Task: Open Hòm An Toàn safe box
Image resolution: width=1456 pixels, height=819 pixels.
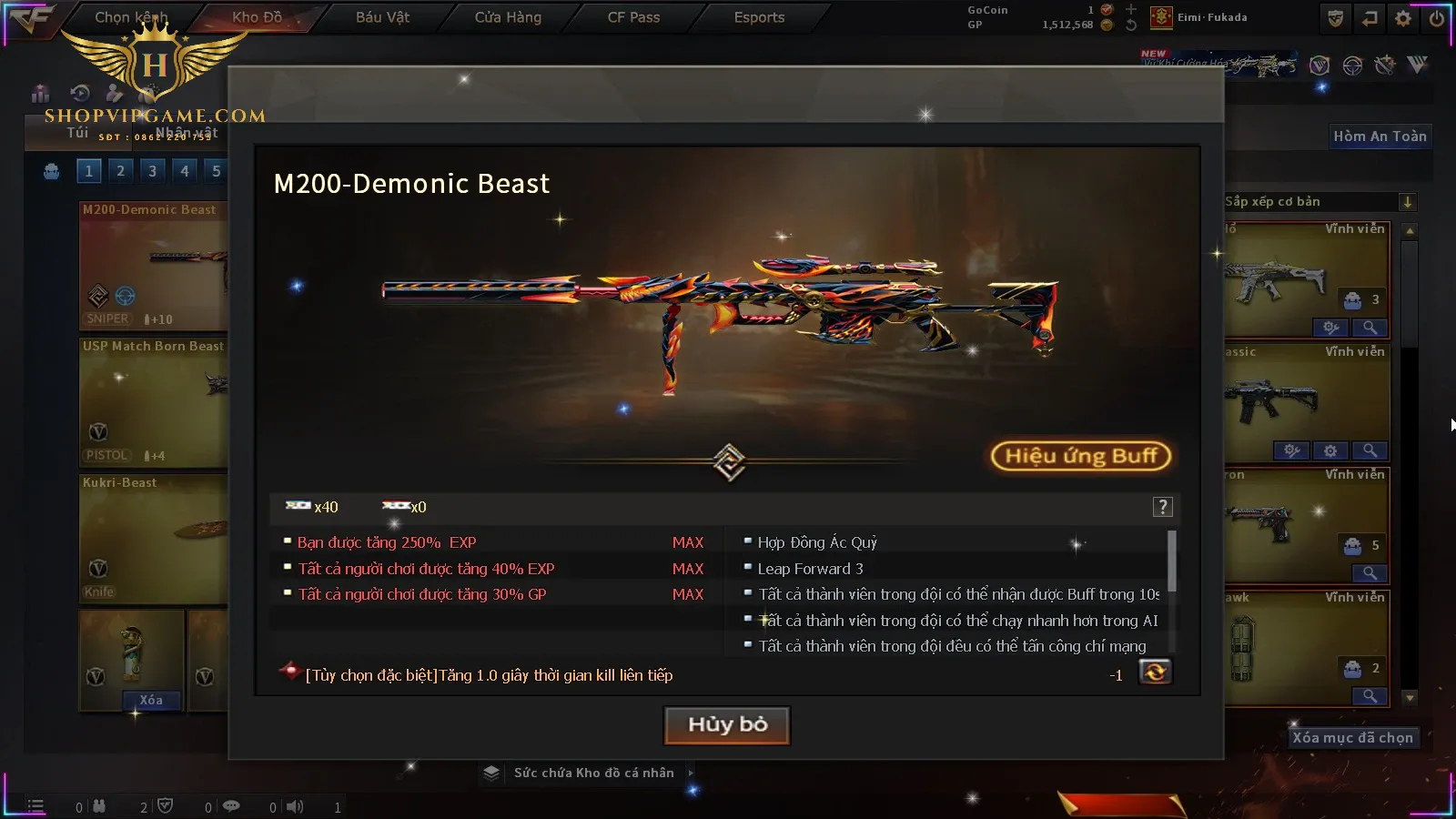Action: coord(1380,136)
